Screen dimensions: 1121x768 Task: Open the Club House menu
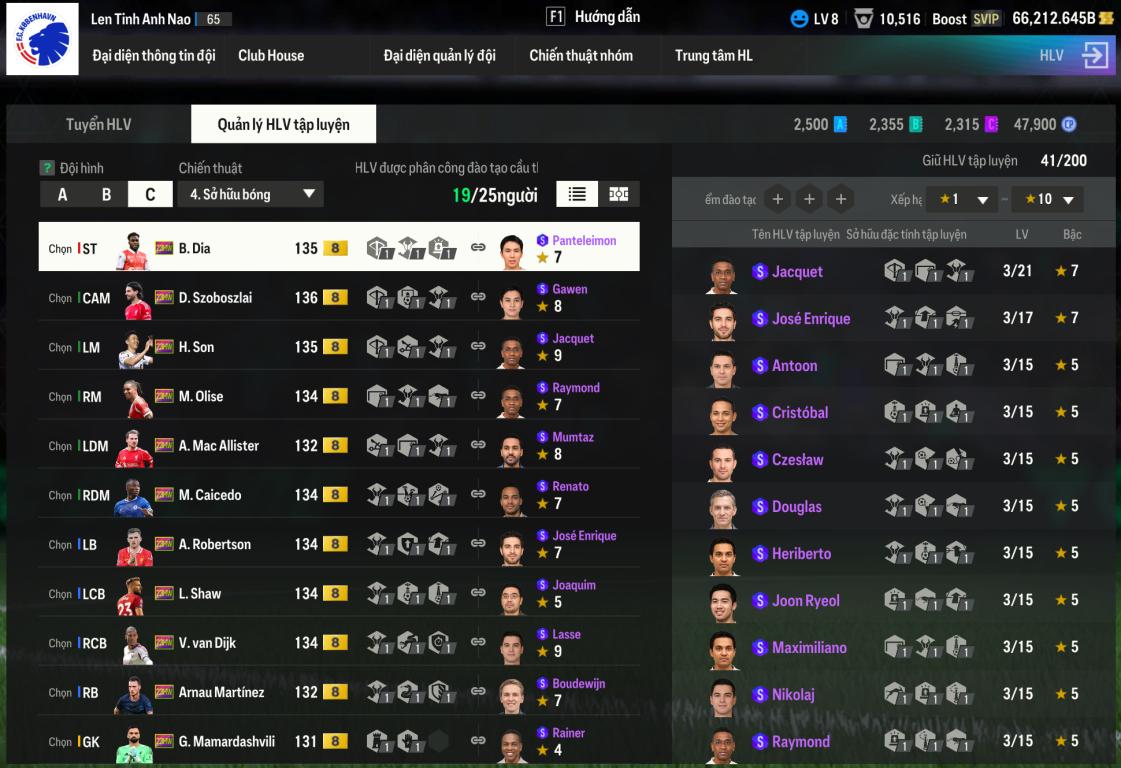(x=271, y=56)
